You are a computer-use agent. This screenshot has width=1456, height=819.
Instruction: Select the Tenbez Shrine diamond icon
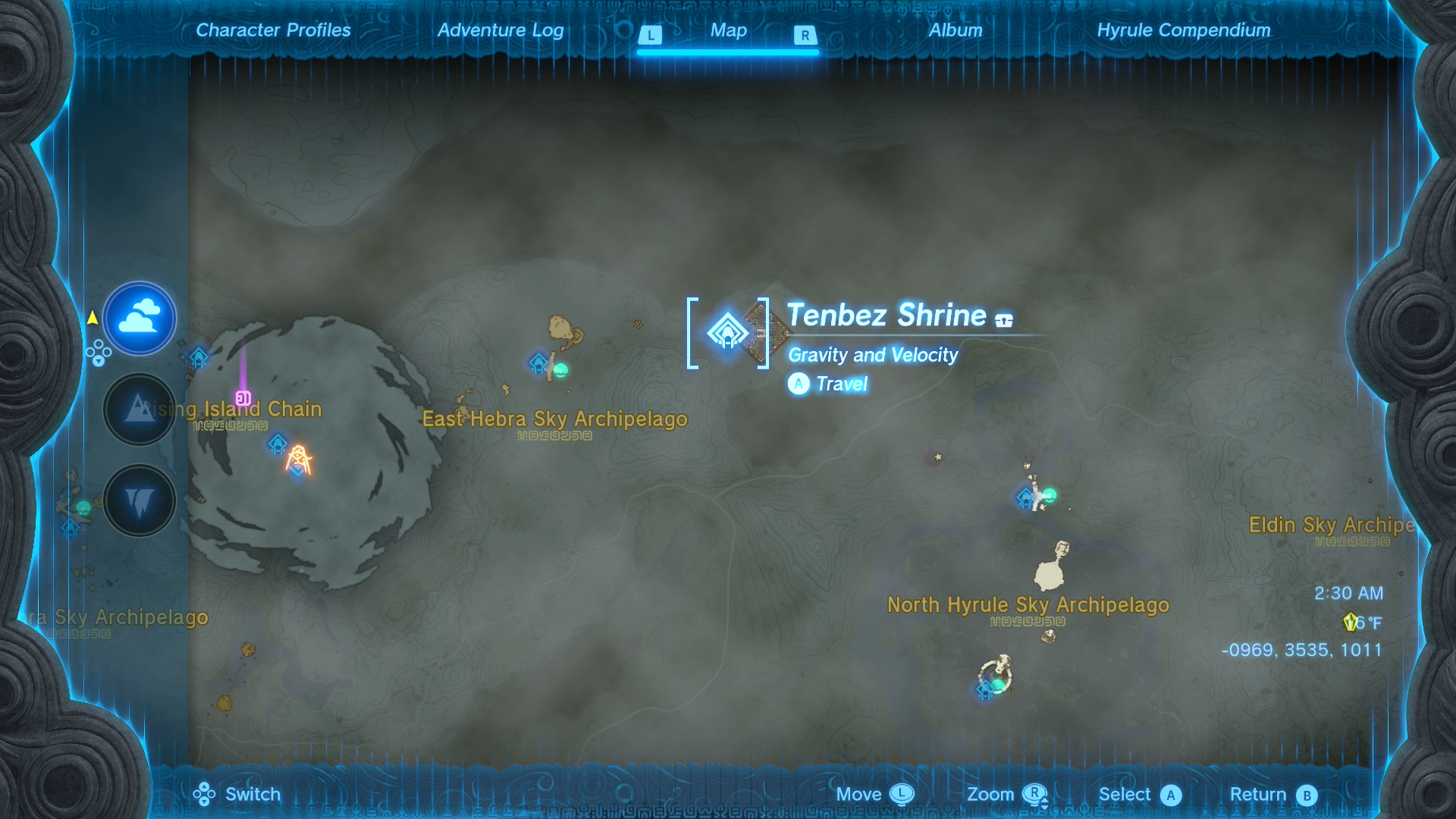click(729, 331)
